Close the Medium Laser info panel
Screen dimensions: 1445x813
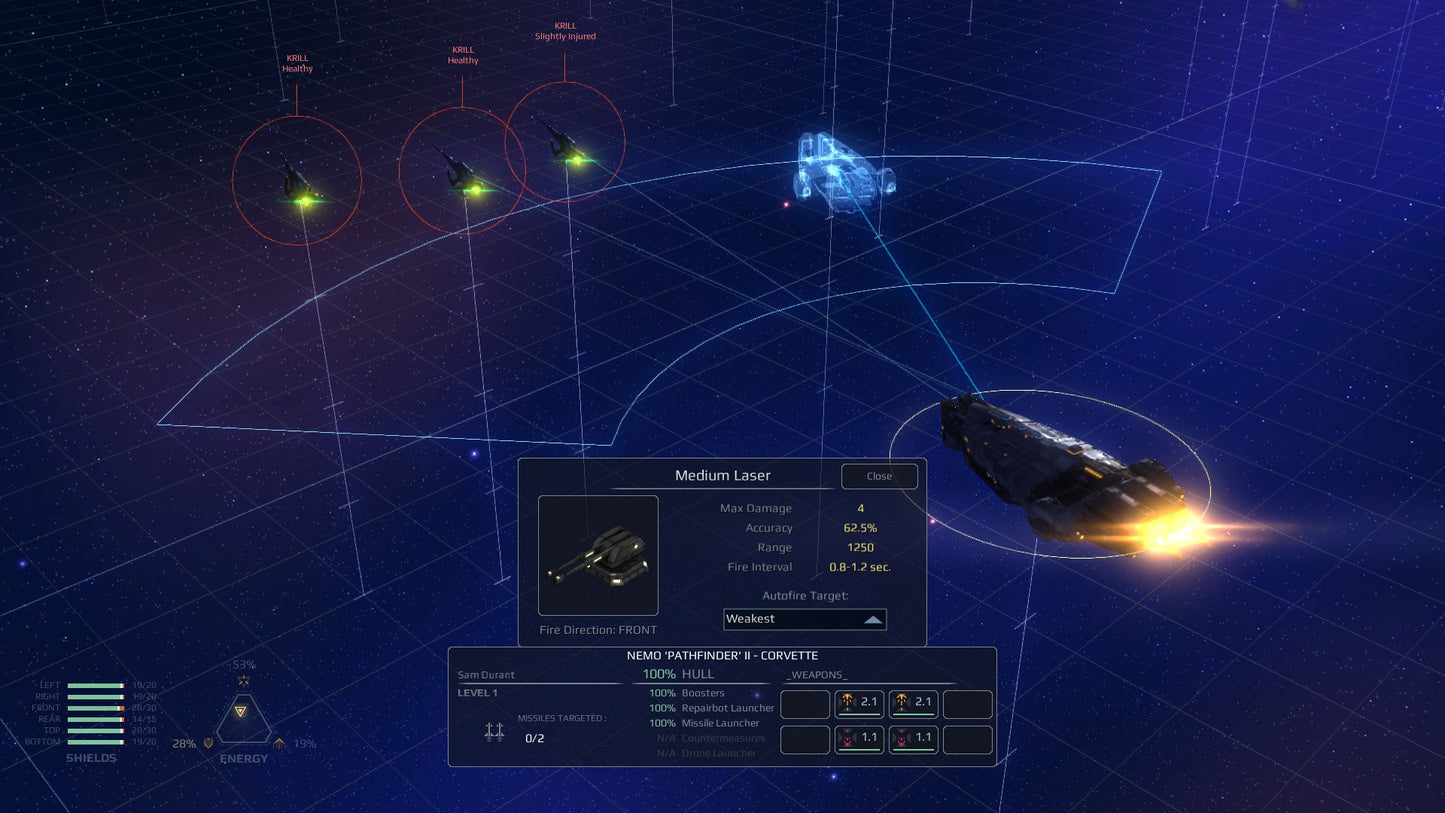coord(879,476)
